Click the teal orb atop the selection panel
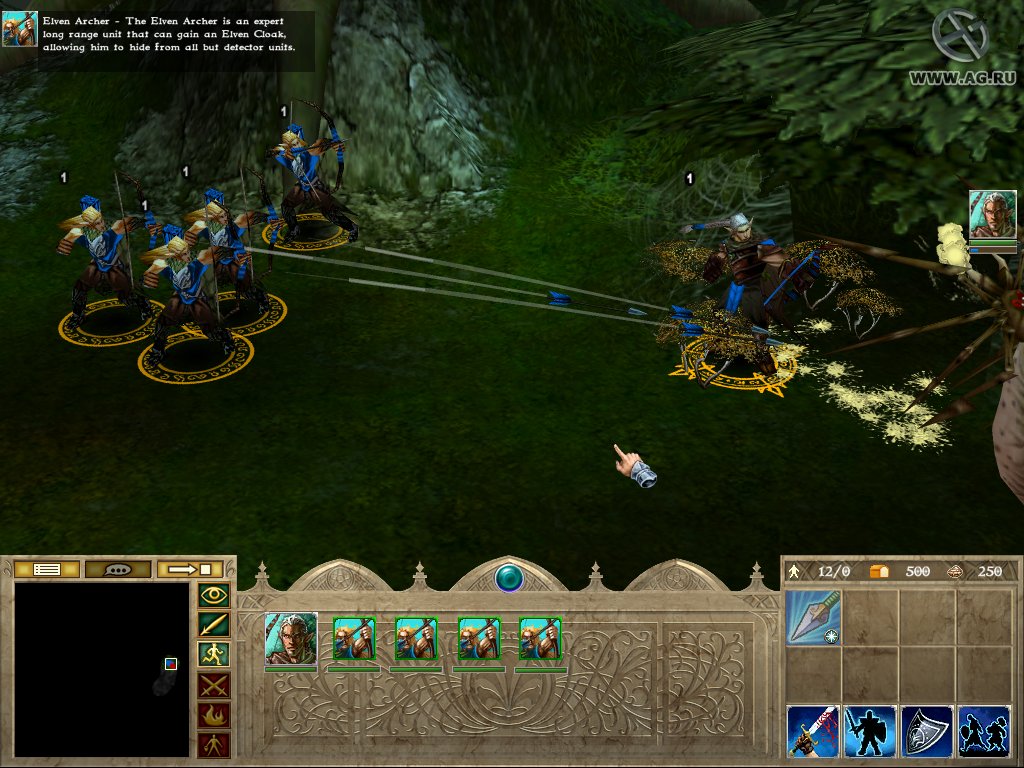This screenshot has height=768, width=1024. click(509, 578)
